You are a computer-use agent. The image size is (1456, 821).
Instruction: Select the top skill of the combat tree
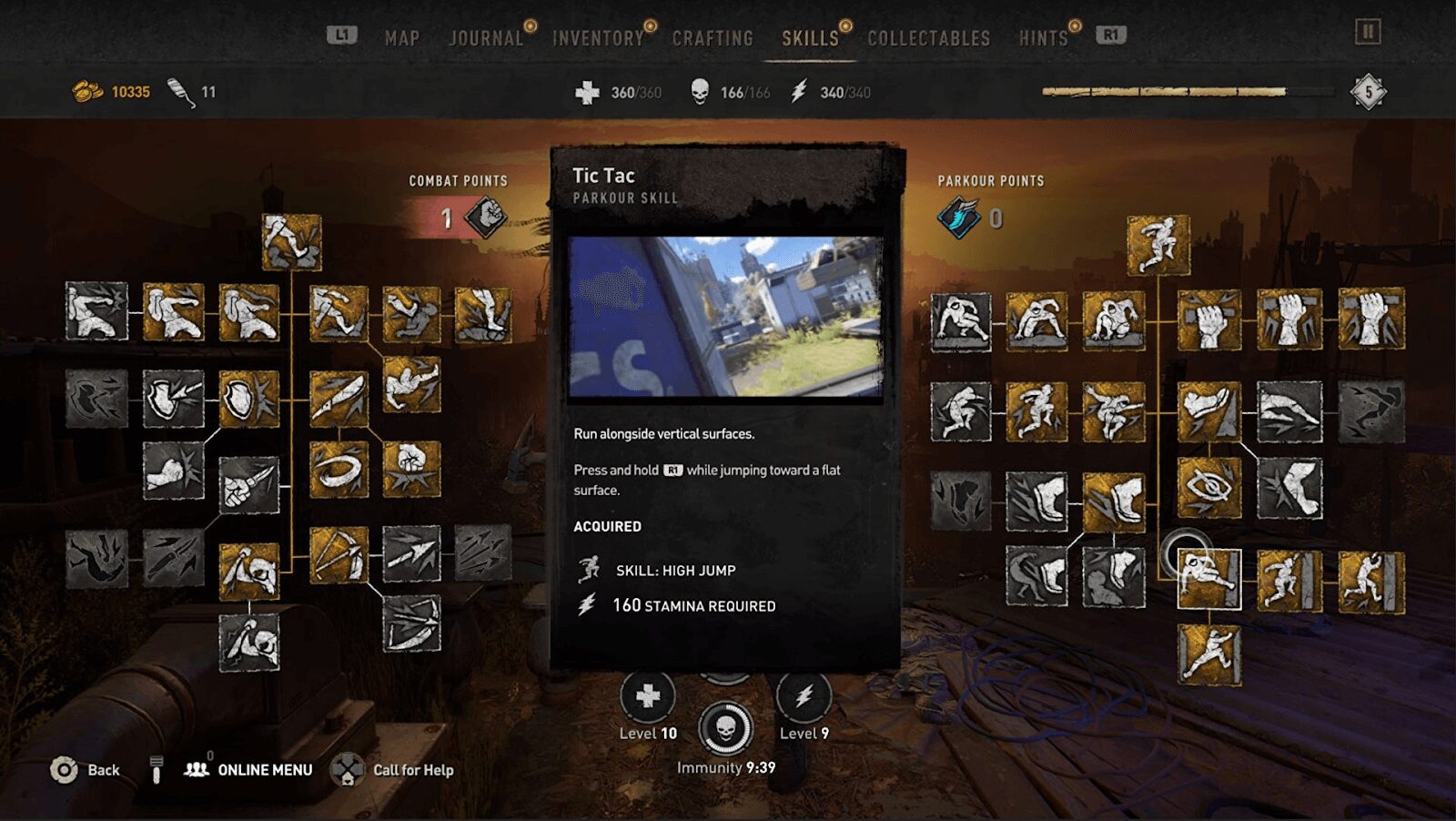[291, 242]
